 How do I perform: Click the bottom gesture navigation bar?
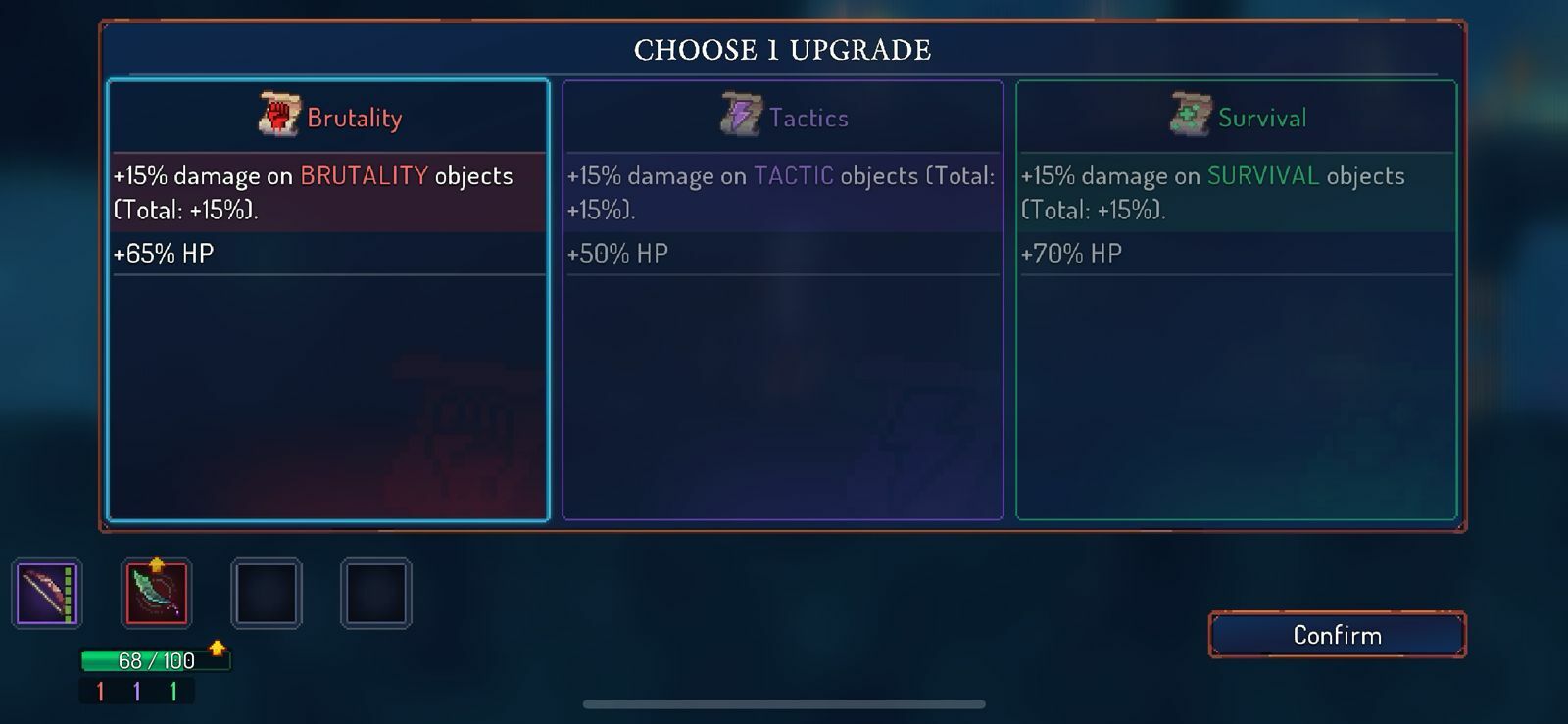pos(784,703)
